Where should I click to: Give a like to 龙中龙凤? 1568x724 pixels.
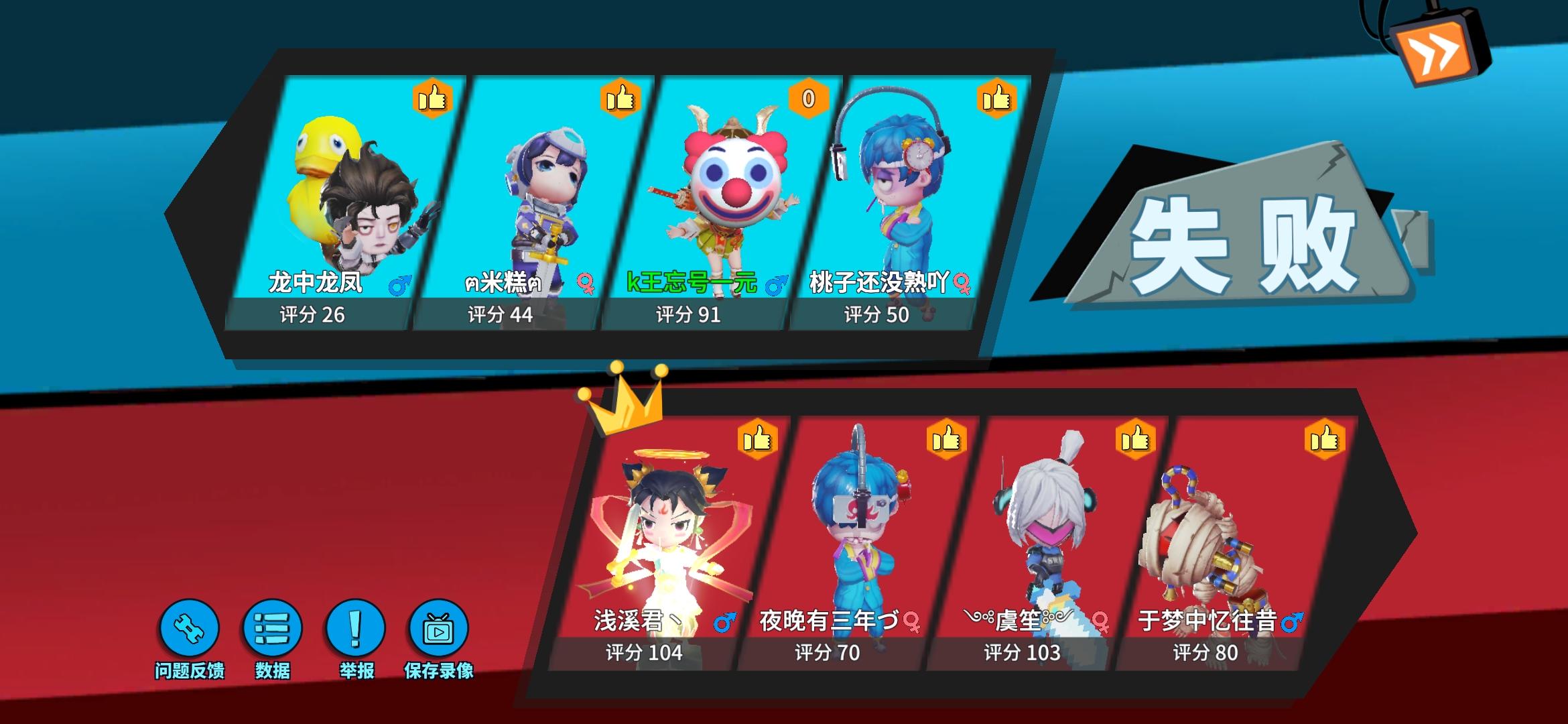pyautogui.click(x=435, y=101)
